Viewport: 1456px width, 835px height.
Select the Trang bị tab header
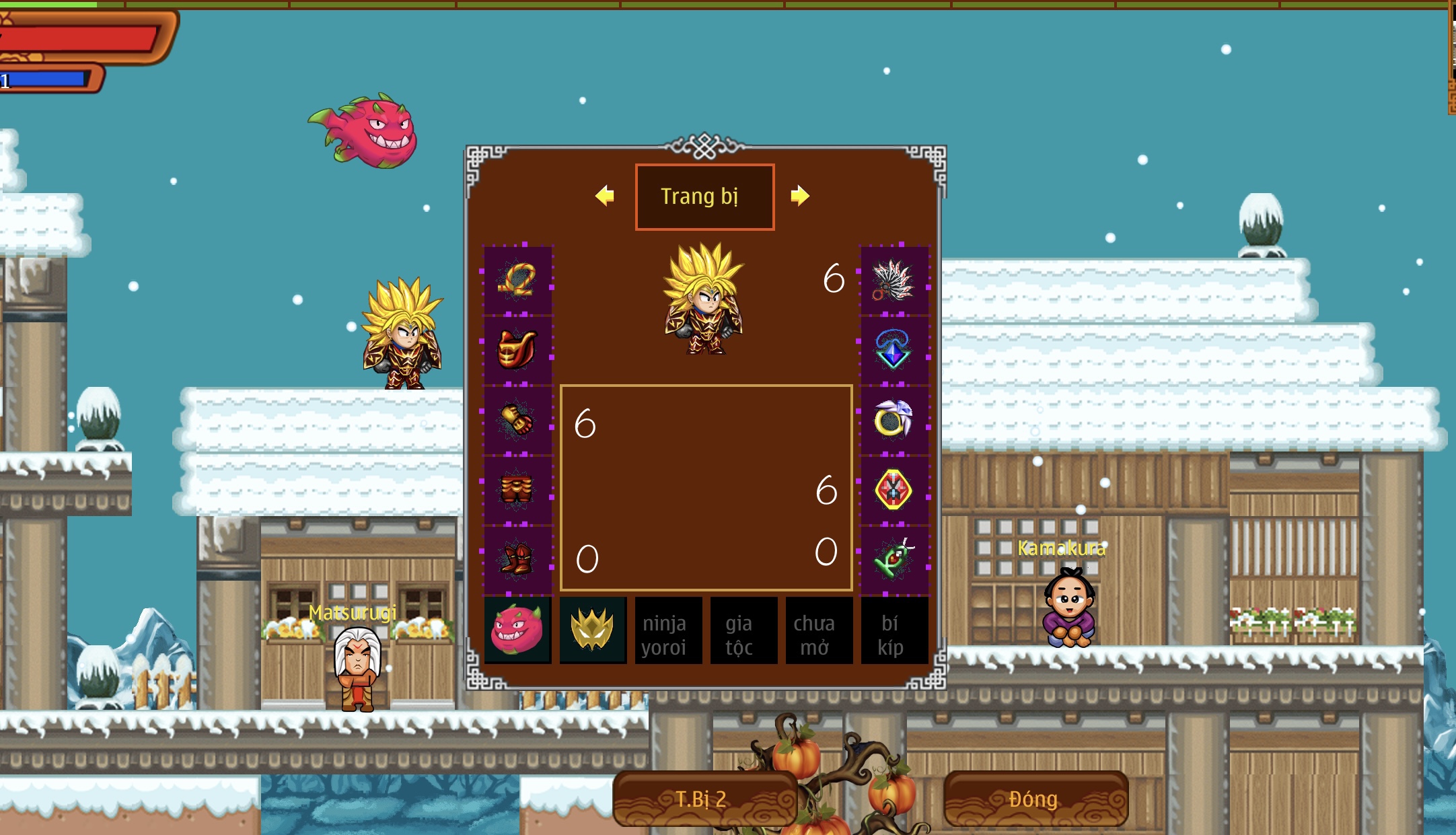pos(704,196)
